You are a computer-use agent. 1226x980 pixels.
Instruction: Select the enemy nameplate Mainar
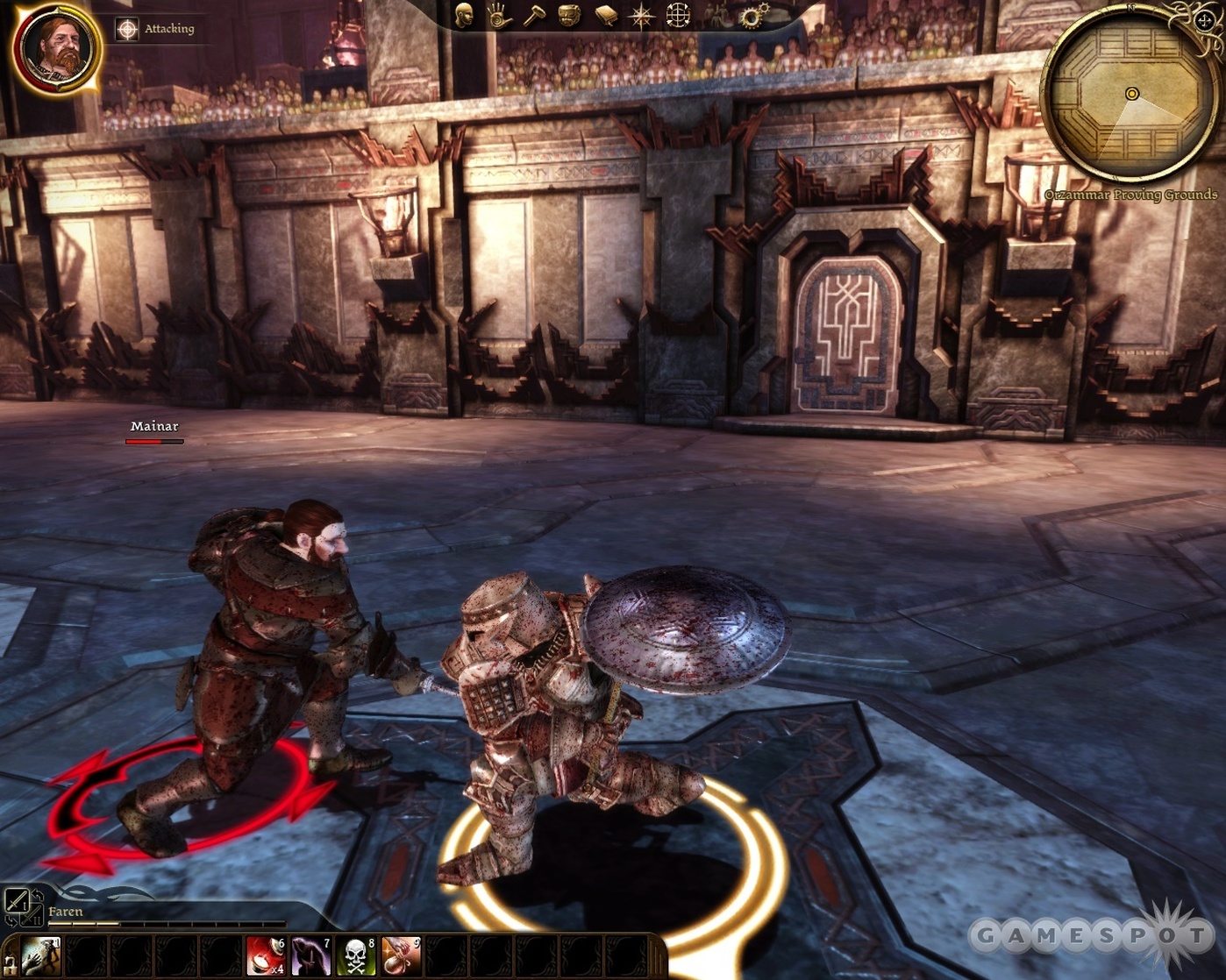tap(154, 427)
